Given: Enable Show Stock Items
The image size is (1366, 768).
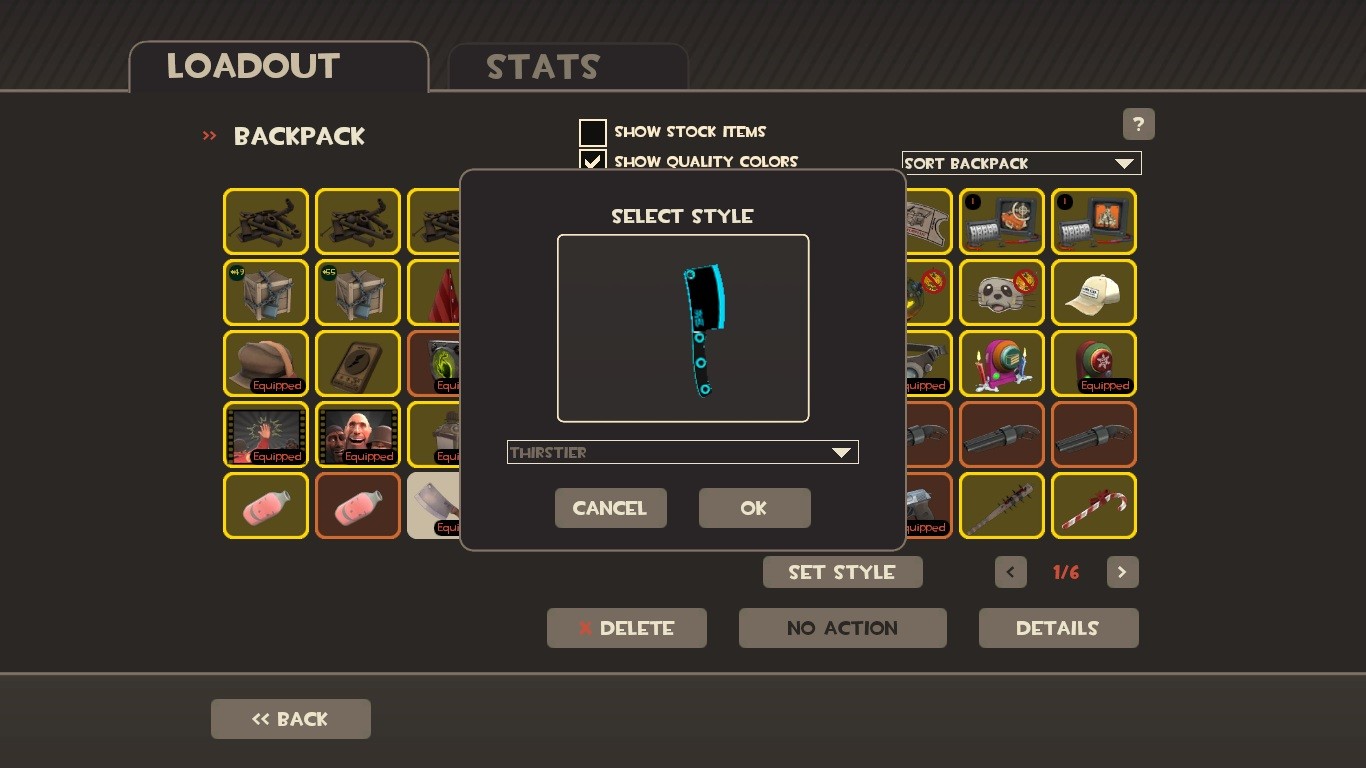Looking at the screenshot, I should [592, 132].
